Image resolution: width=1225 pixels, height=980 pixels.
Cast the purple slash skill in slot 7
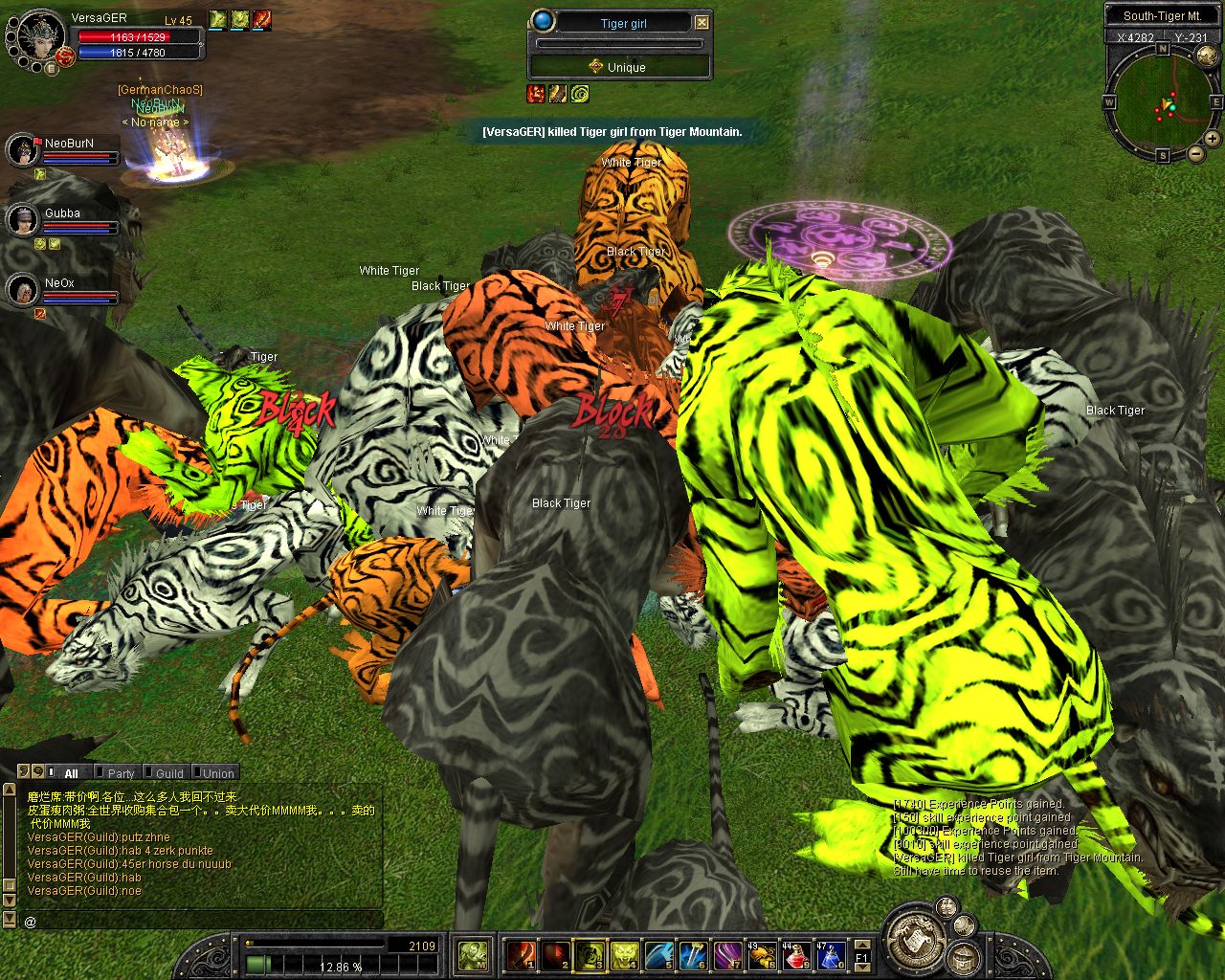click(x=727, y=955)
